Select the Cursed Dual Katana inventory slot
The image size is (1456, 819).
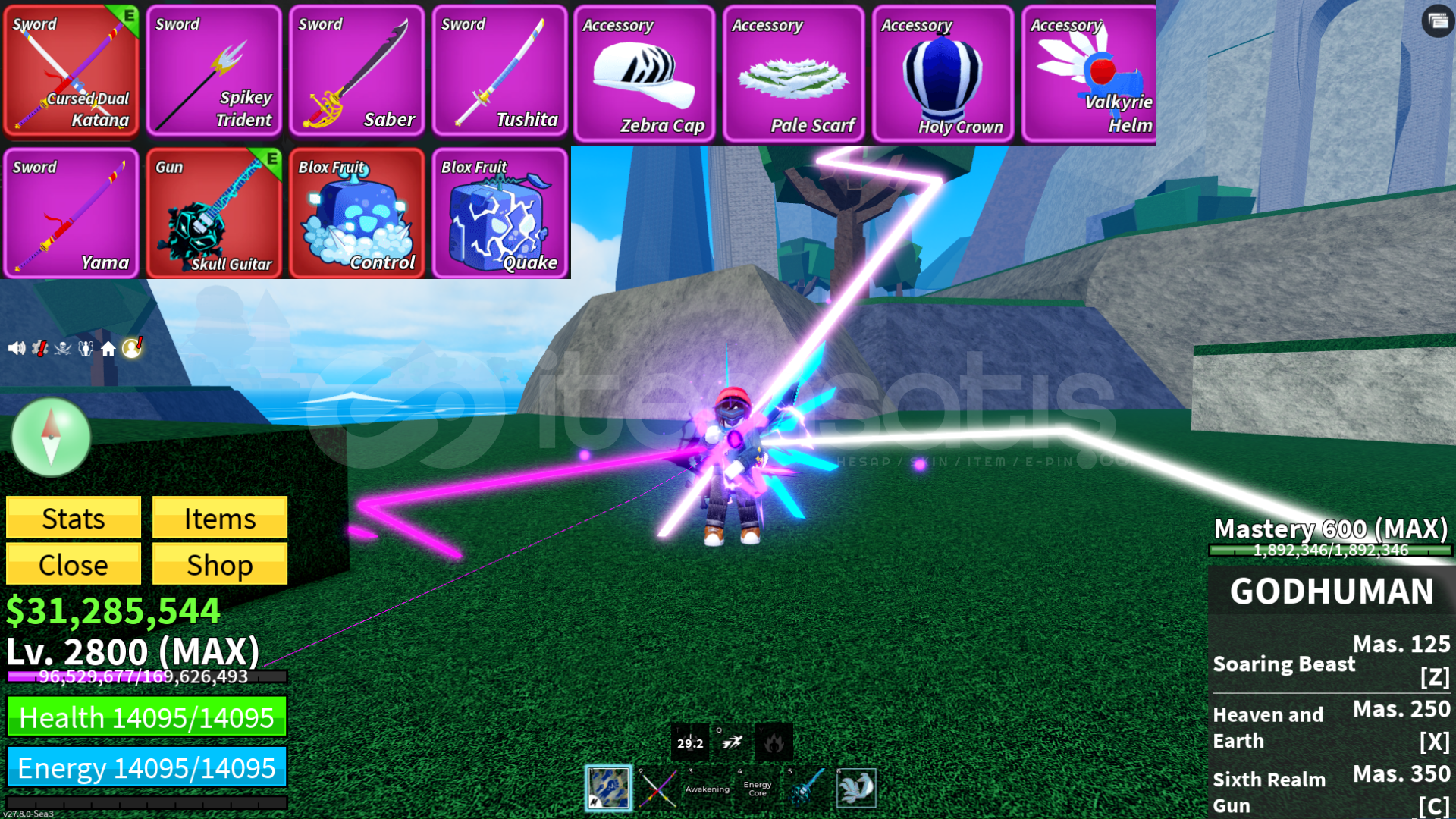(x=71, y=71)
